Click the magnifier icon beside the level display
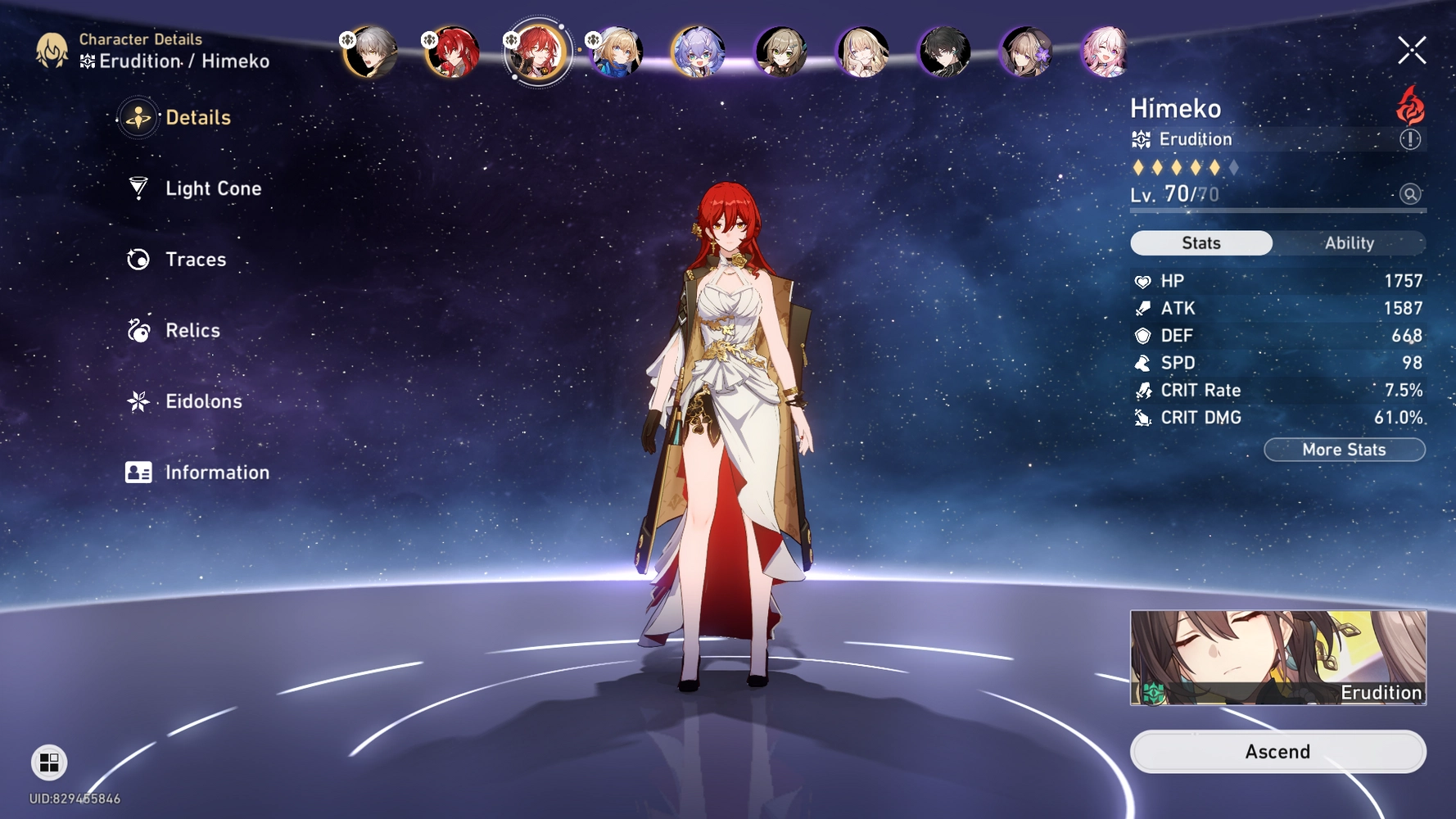1456x819 pixels. tap(1409, 194)
